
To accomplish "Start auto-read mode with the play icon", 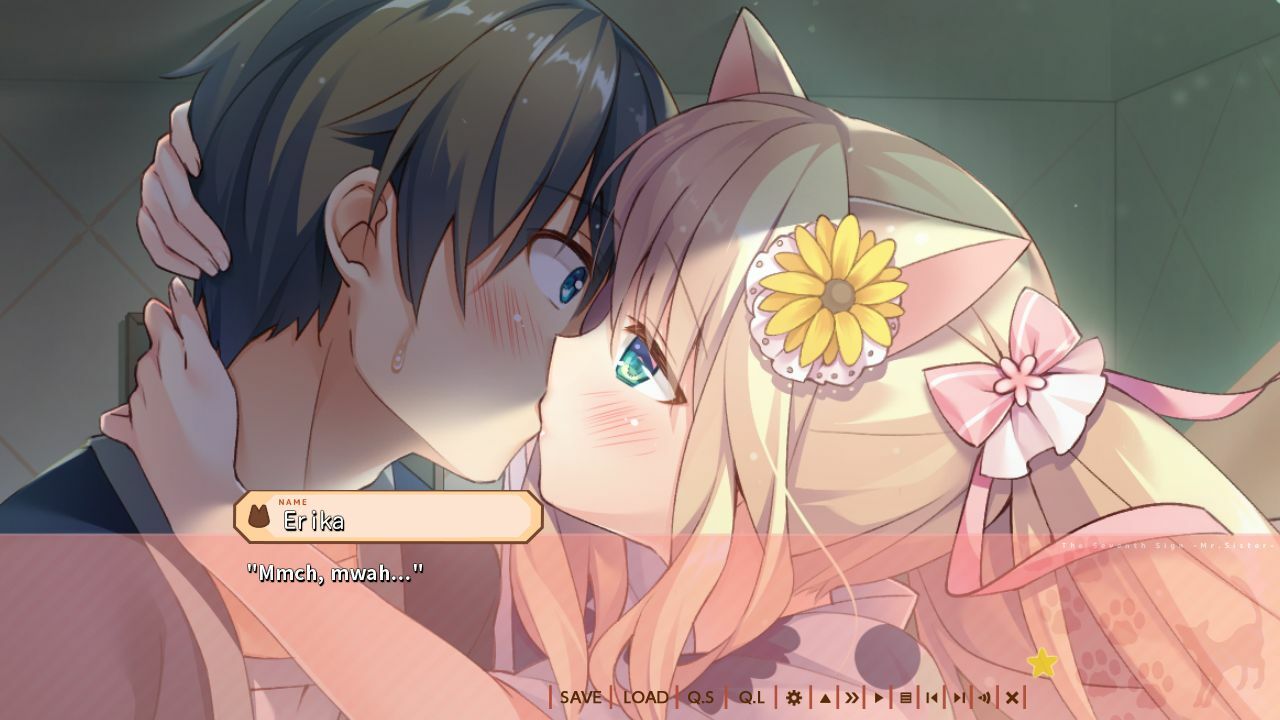I will [x=878, y=698].
